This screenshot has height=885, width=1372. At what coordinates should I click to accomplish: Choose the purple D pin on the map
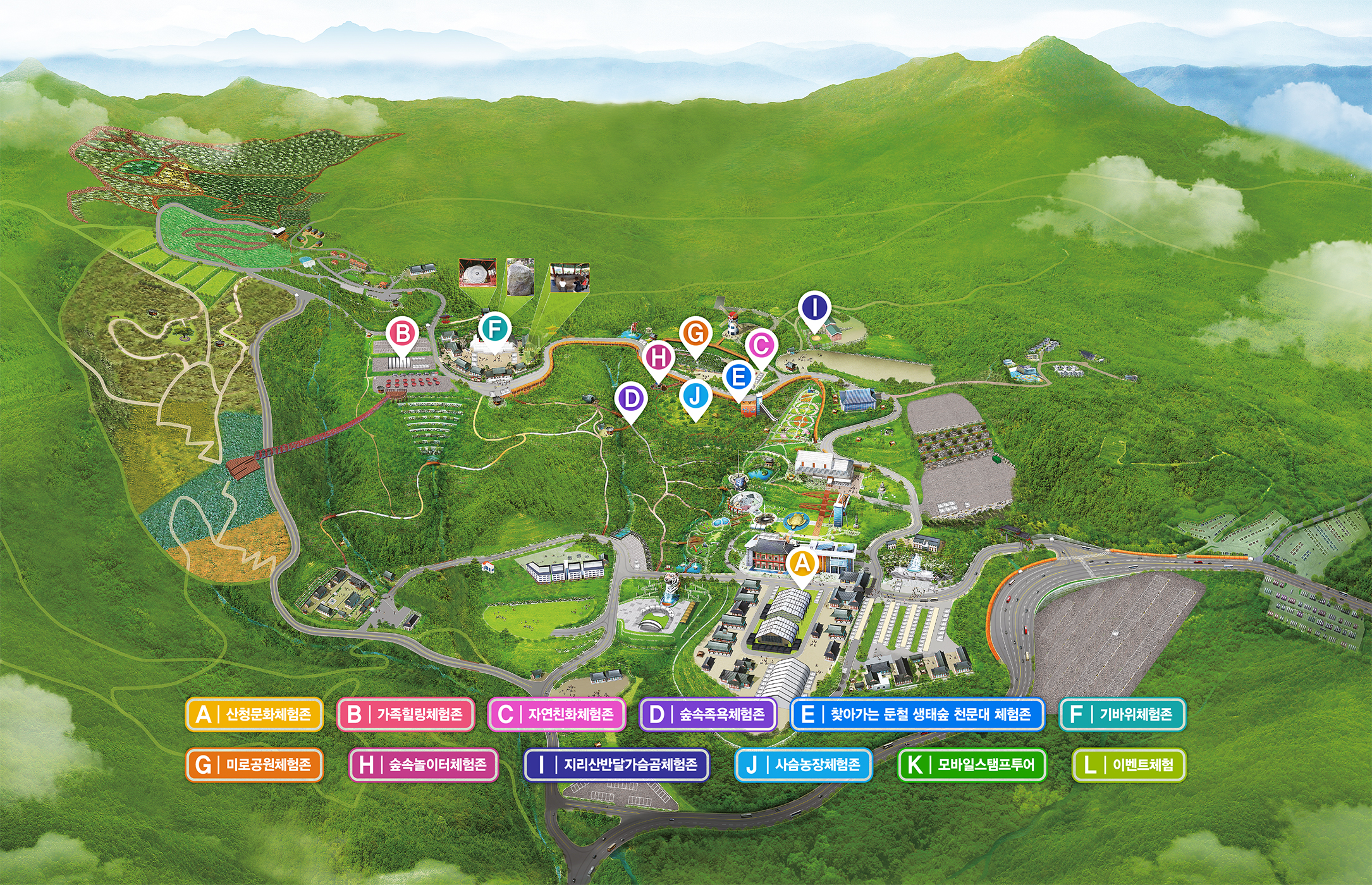coord(630,399)
